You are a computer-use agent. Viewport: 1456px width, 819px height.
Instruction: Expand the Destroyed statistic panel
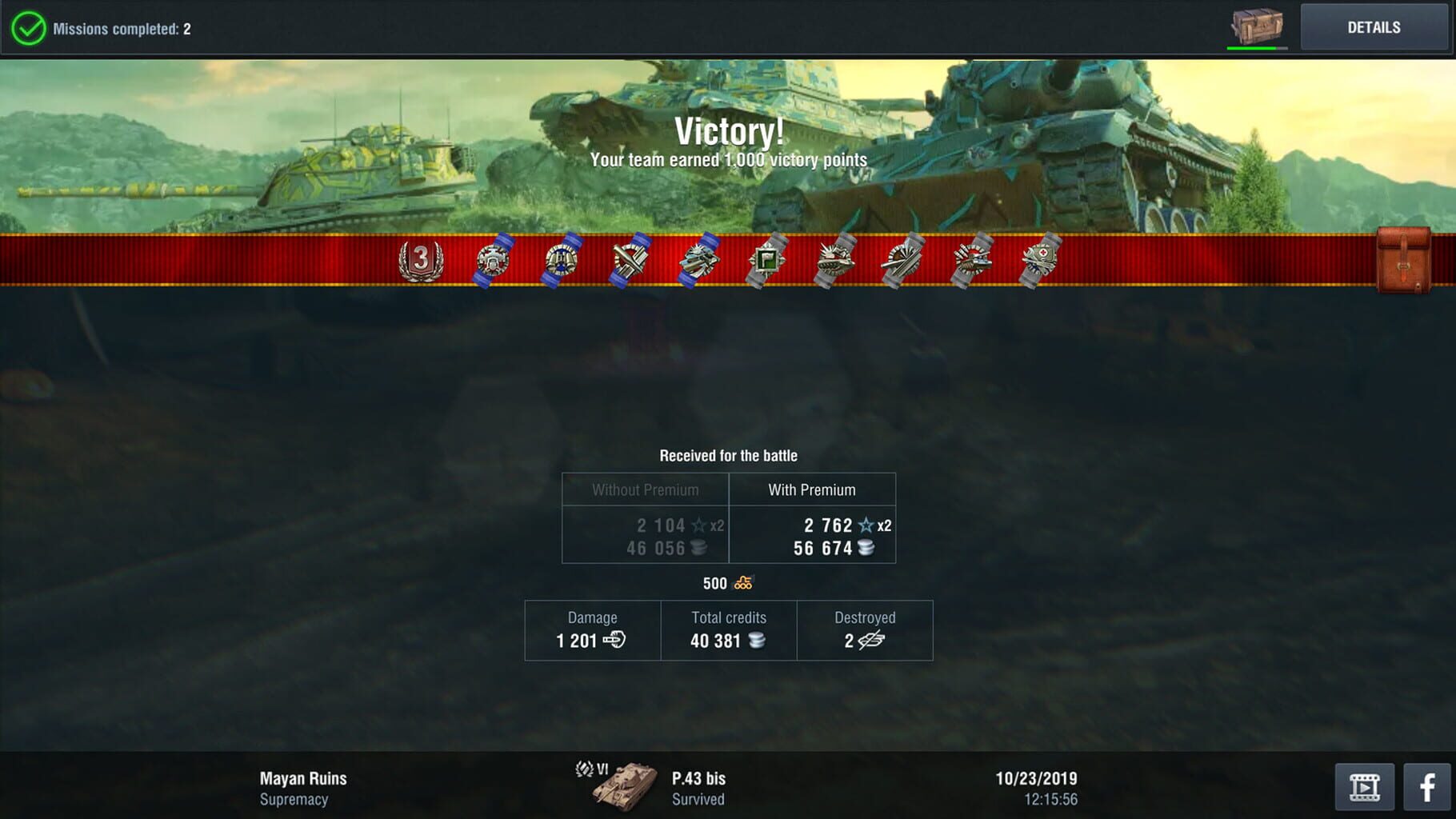(x=865, y=630)
